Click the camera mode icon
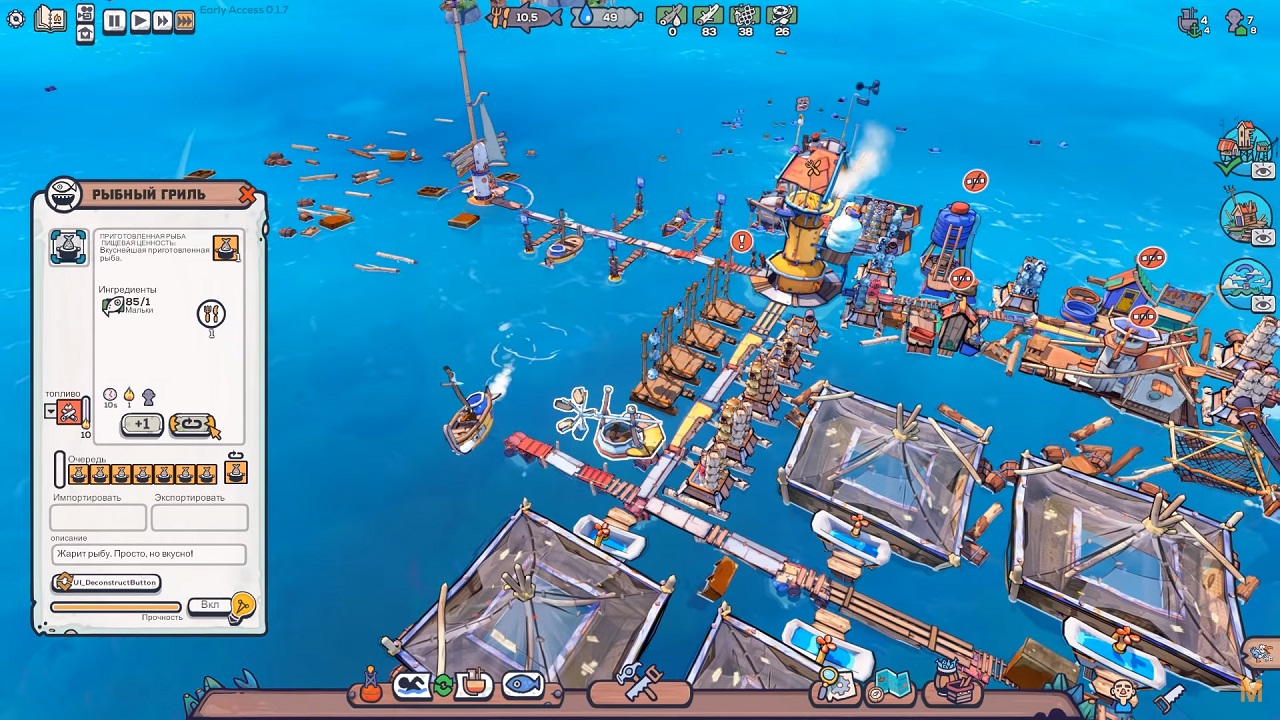The width and height of the screenshot is (1280, 720). 85,13
